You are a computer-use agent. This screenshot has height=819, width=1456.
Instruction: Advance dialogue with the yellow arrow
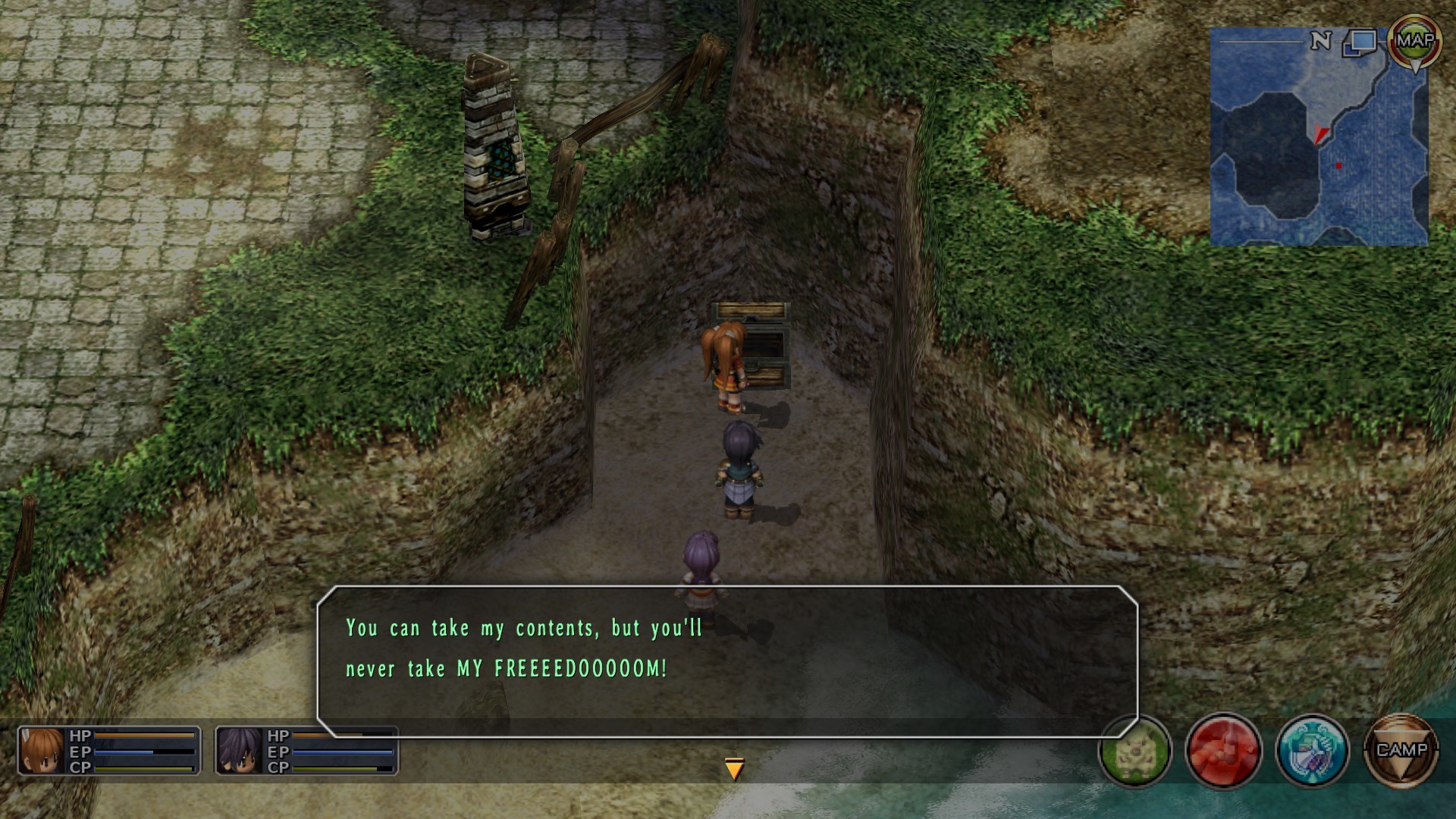(x=734, y=769)
